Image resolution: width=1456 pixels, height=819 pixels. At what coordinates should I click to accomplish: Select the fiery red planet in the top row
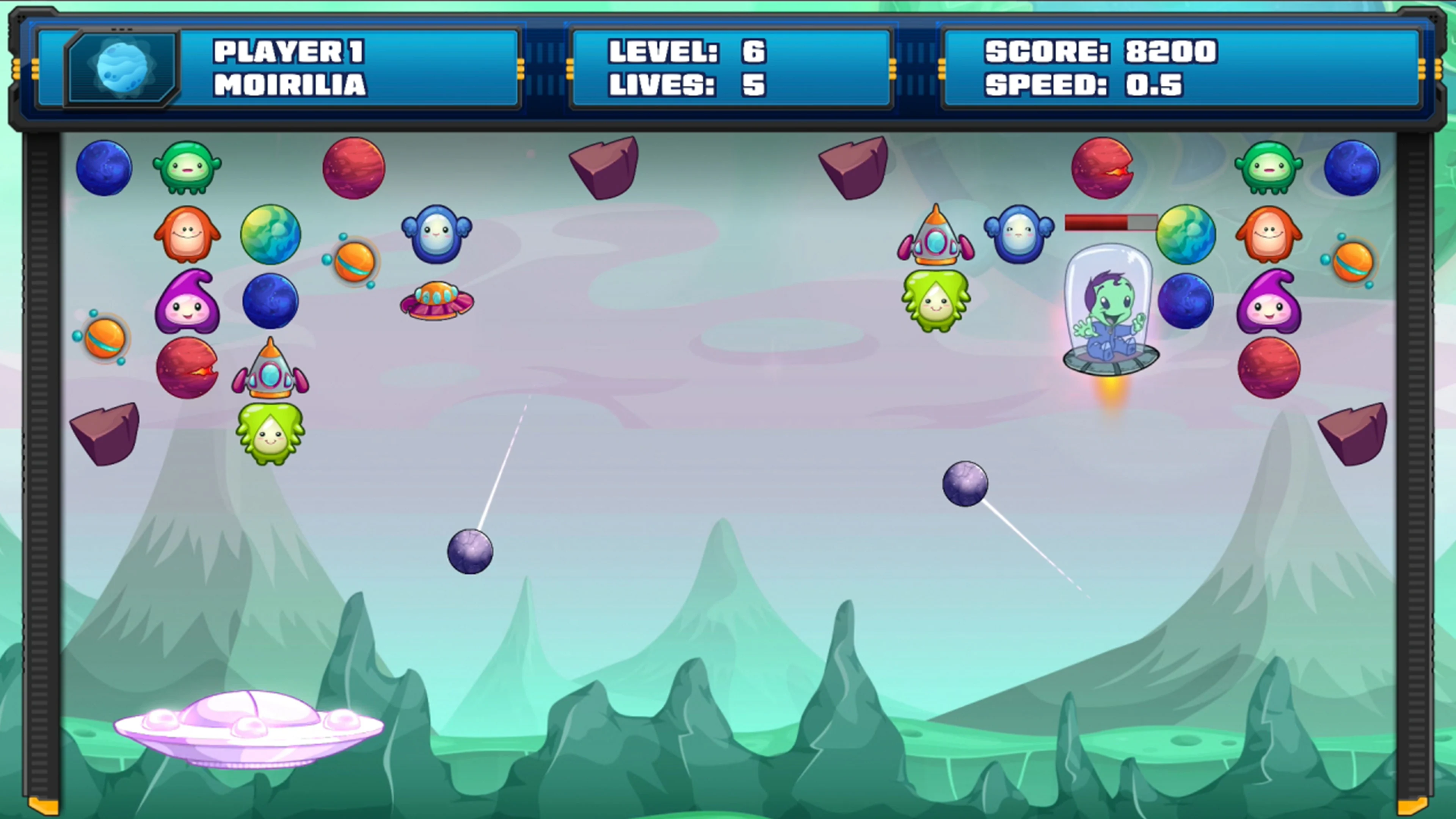coord(1102,169)
